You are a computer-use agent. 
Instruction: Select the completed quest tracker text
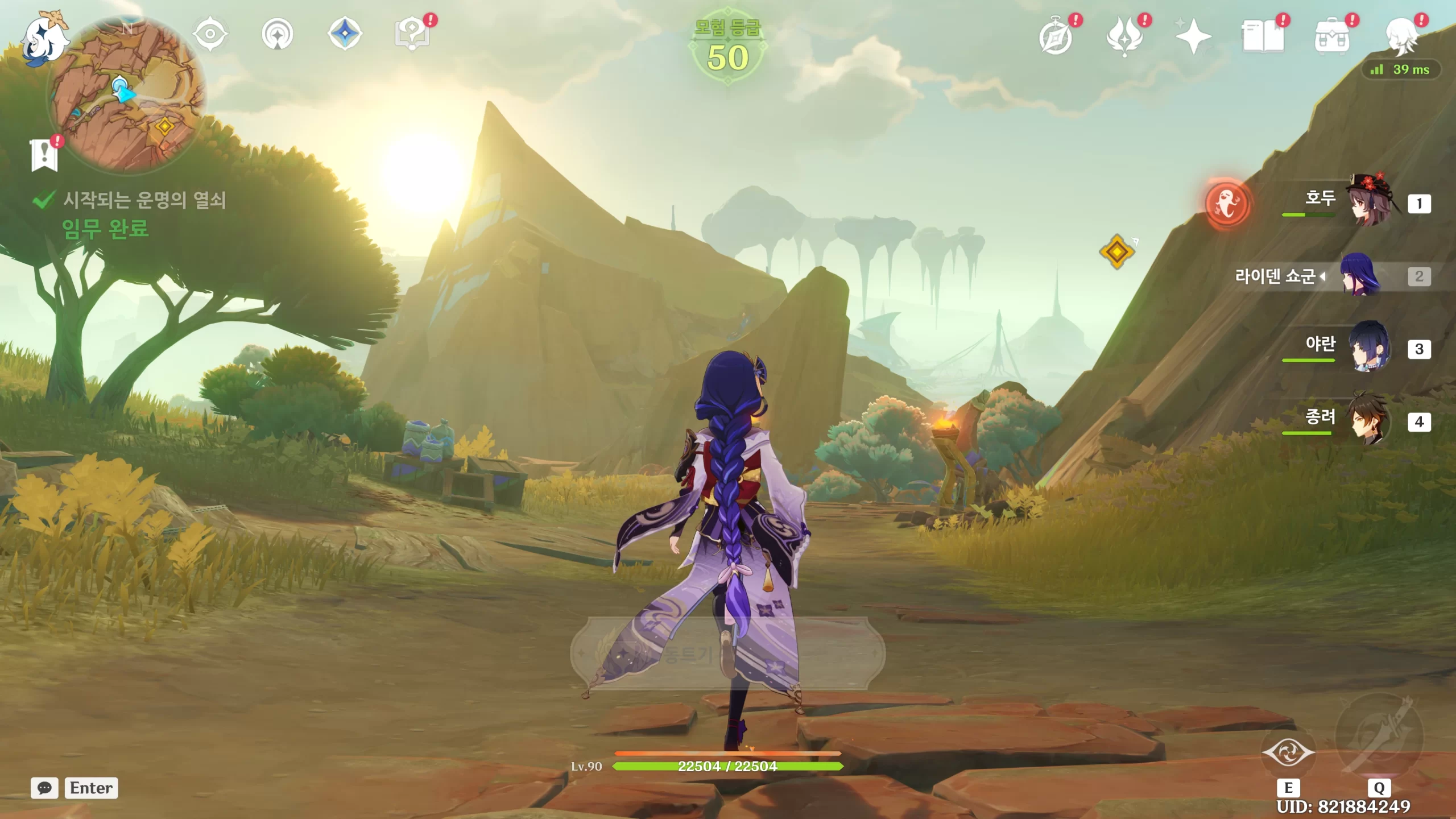click(143, 200)
